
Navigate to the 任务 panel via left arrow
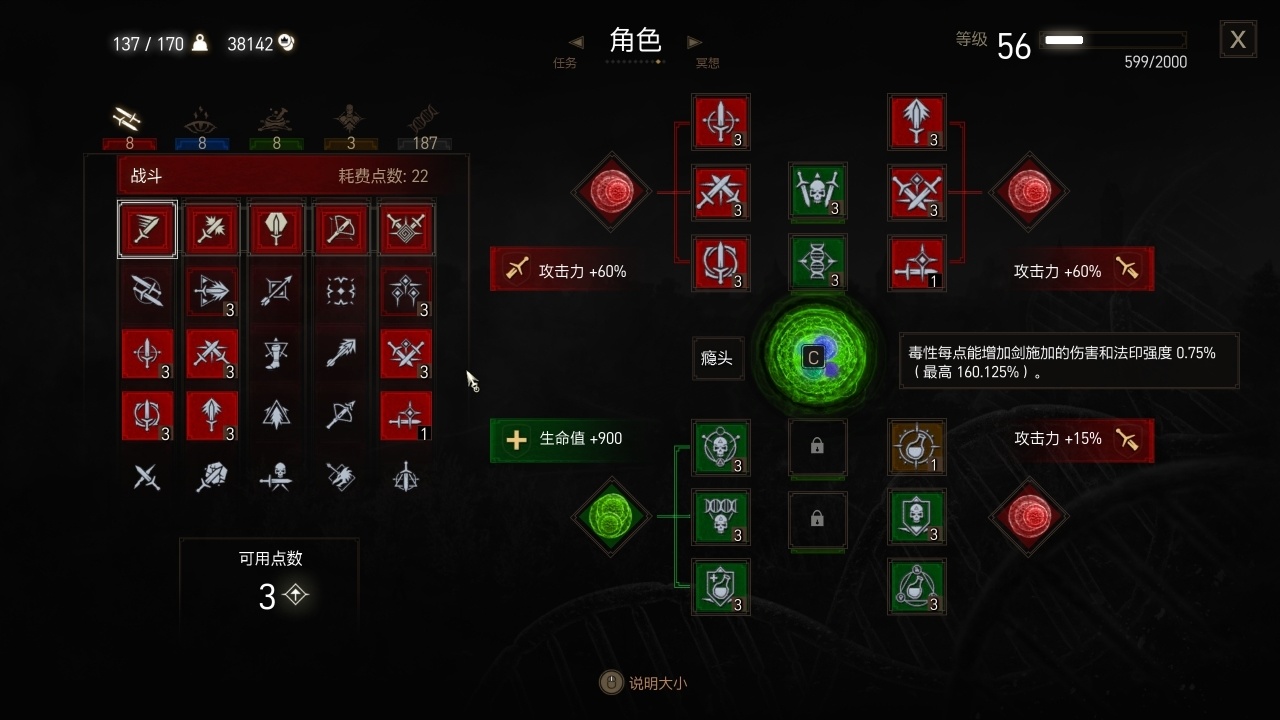tap(576, 42)
